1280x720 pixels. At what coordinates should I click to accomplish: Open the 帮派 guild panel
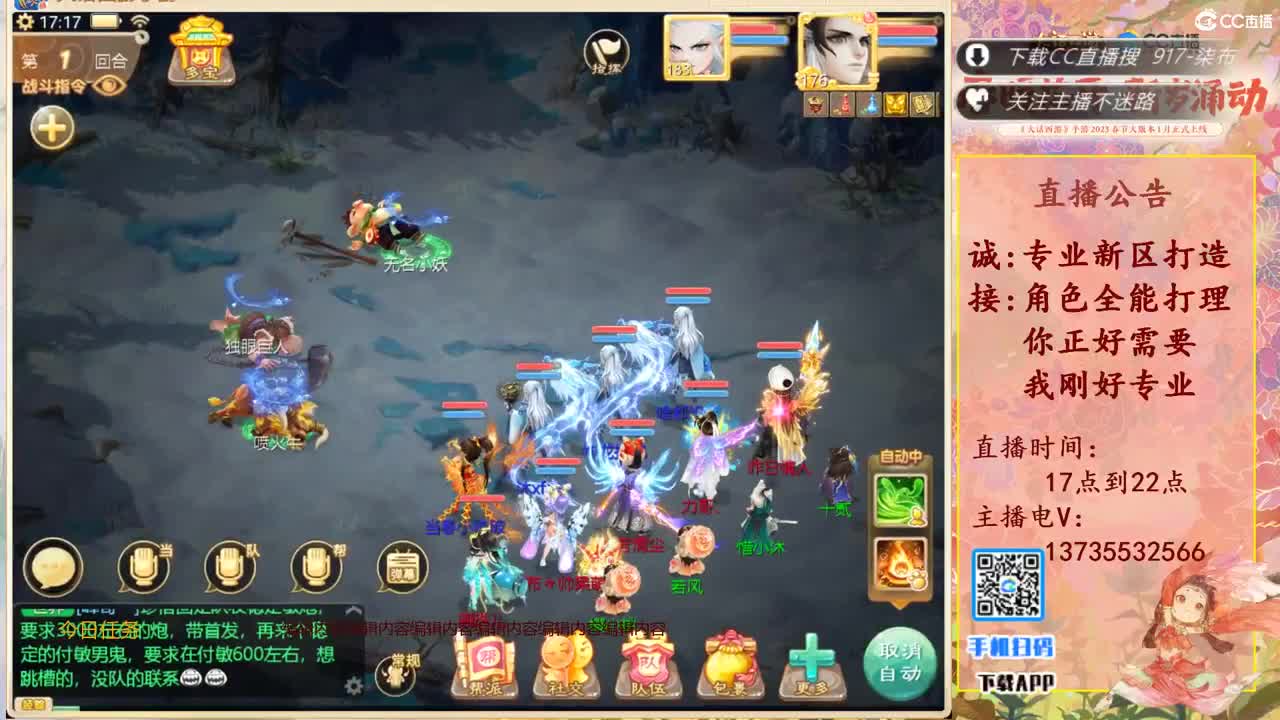pos(484,660)
